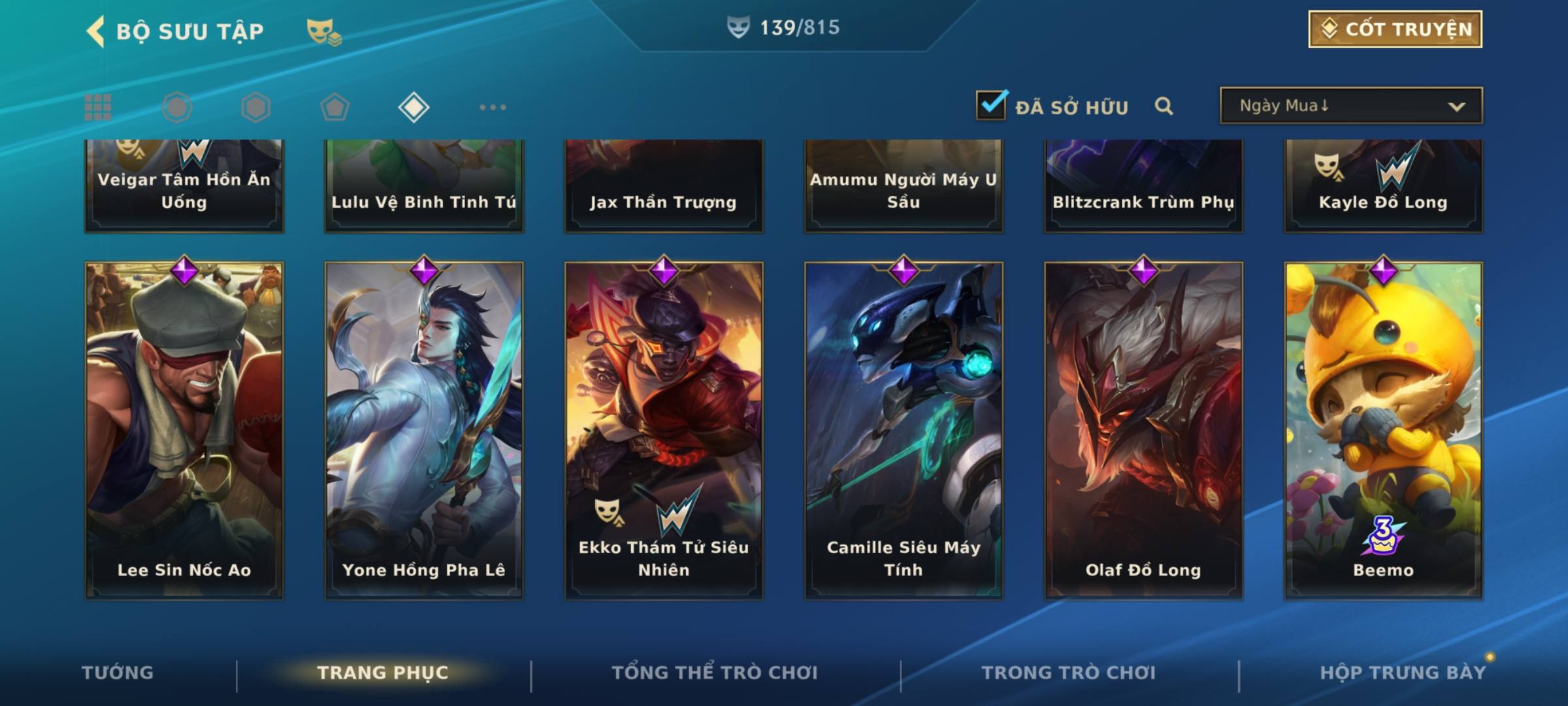Viewport: 1568px width, 706px height.
Task: Choose Ekko Thám Tử Siêu Nhiên skin
Action: pos(664,430)
